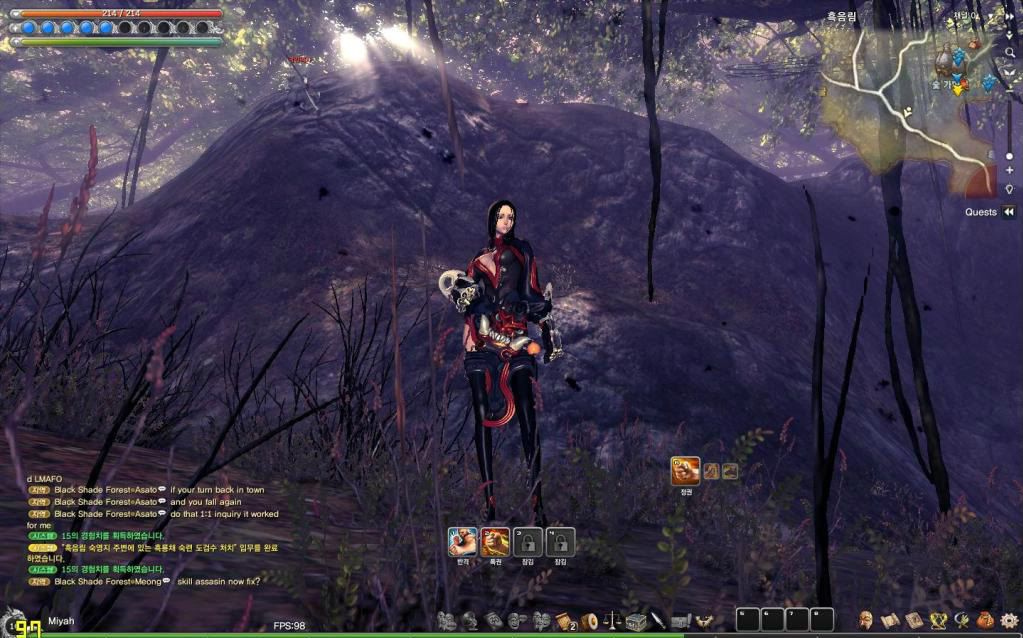Open the scroll icon with number 2
1023x638 pixels.
(x=565, y=621)
